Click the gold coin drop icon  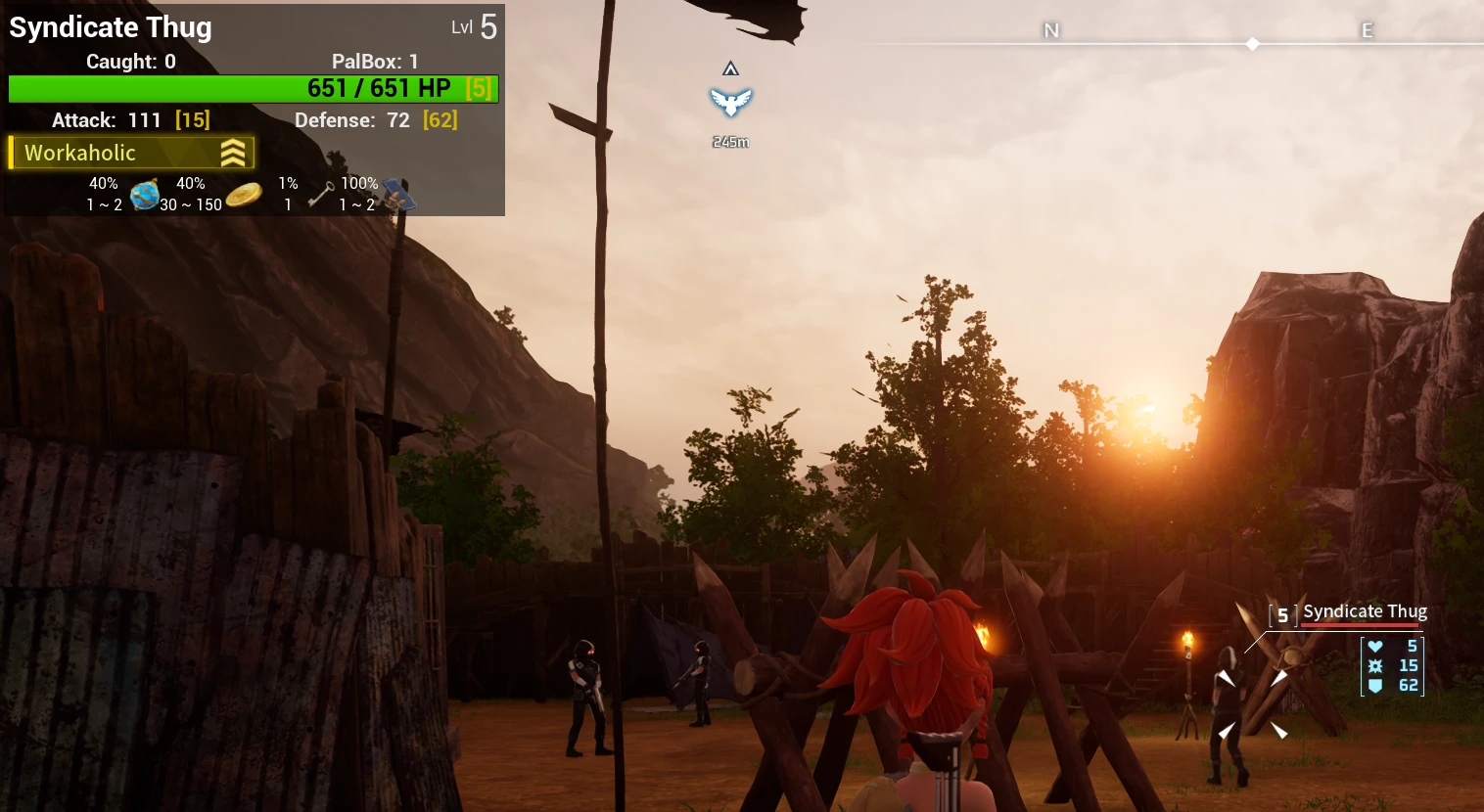[x=244, y=195]
